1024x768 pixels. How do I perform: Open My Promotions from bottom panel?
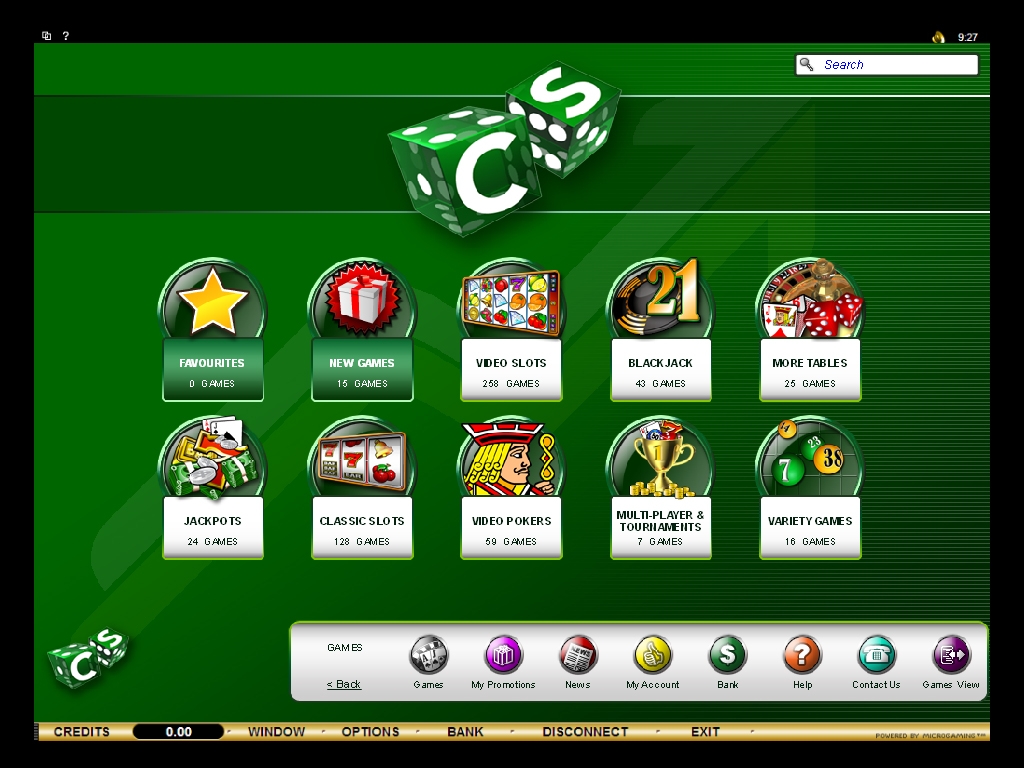[503, 656]
